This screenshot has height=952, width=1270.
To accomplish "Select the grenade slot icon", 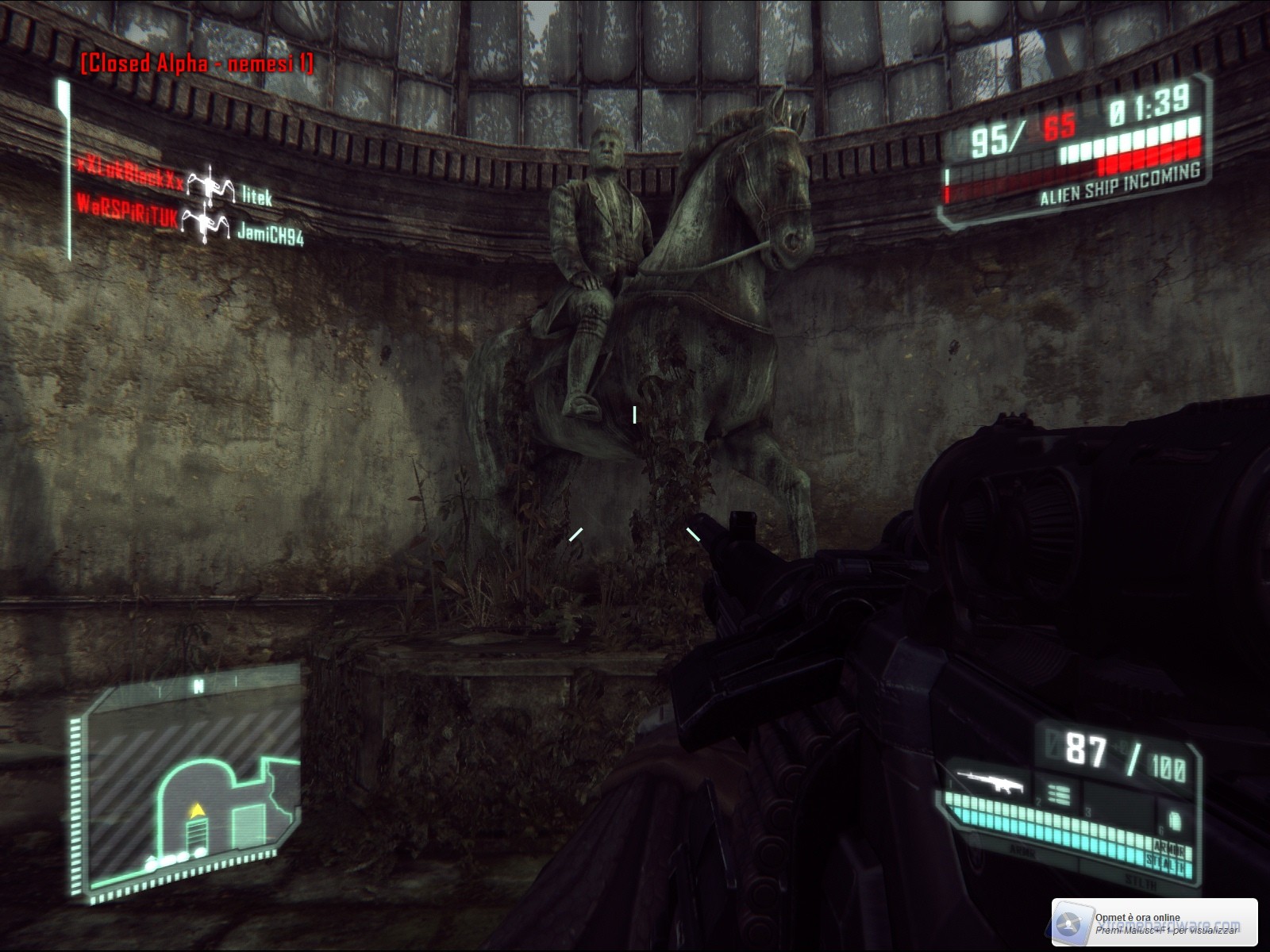I will [x=1174, y=819].
